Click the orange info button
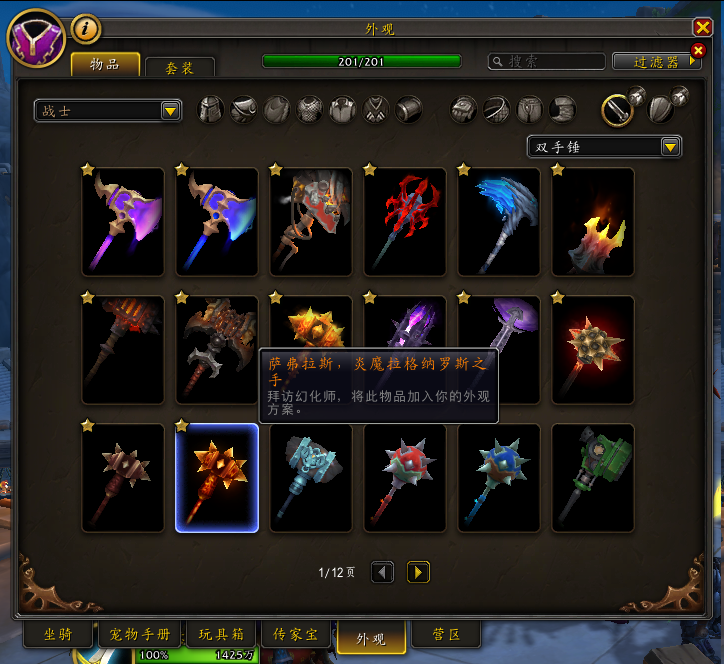 click(87, 29)
